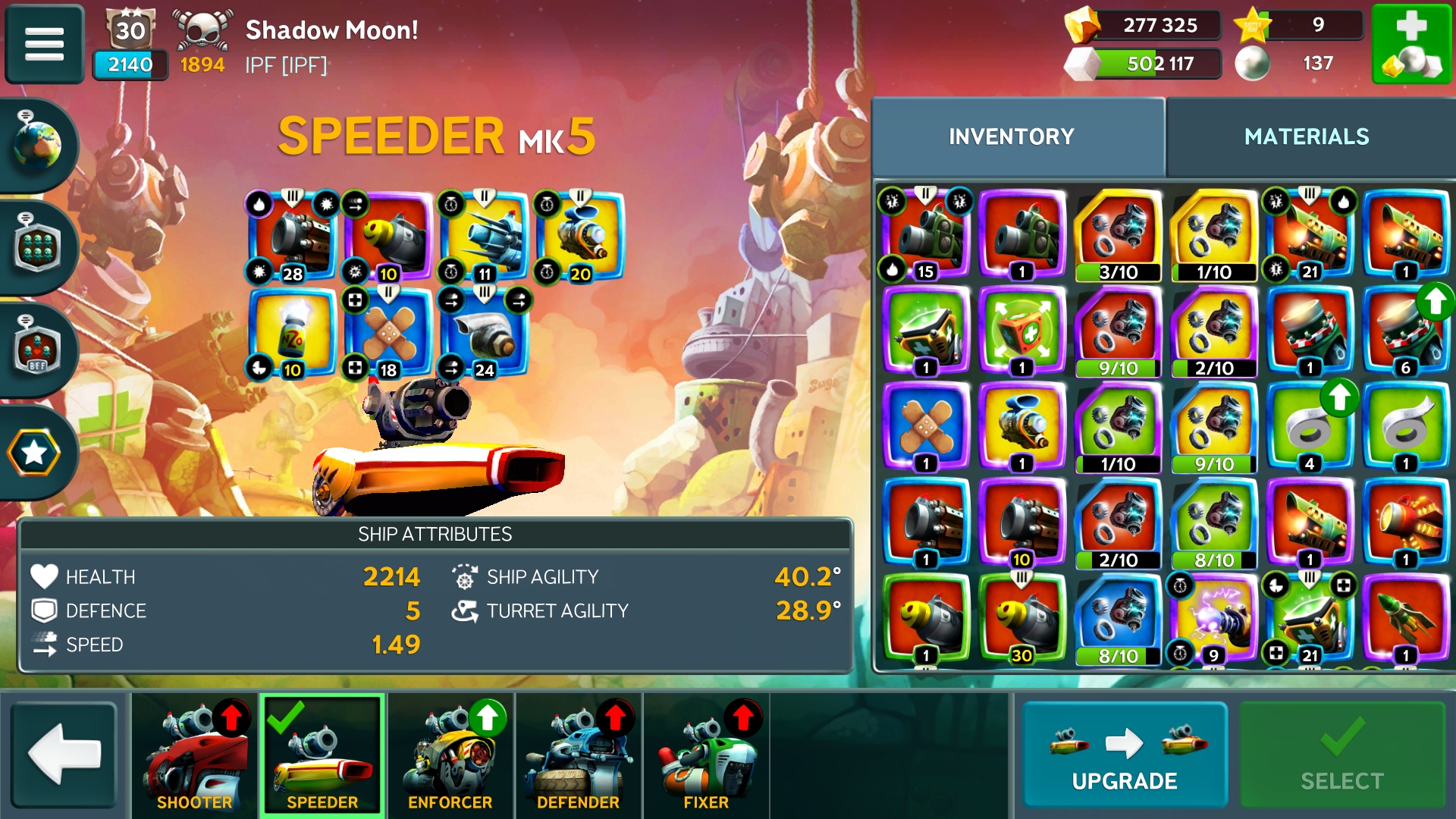Screen dimensions: 1456x819
Task: Select the Speeder ship tile
Action: point(322,755)
